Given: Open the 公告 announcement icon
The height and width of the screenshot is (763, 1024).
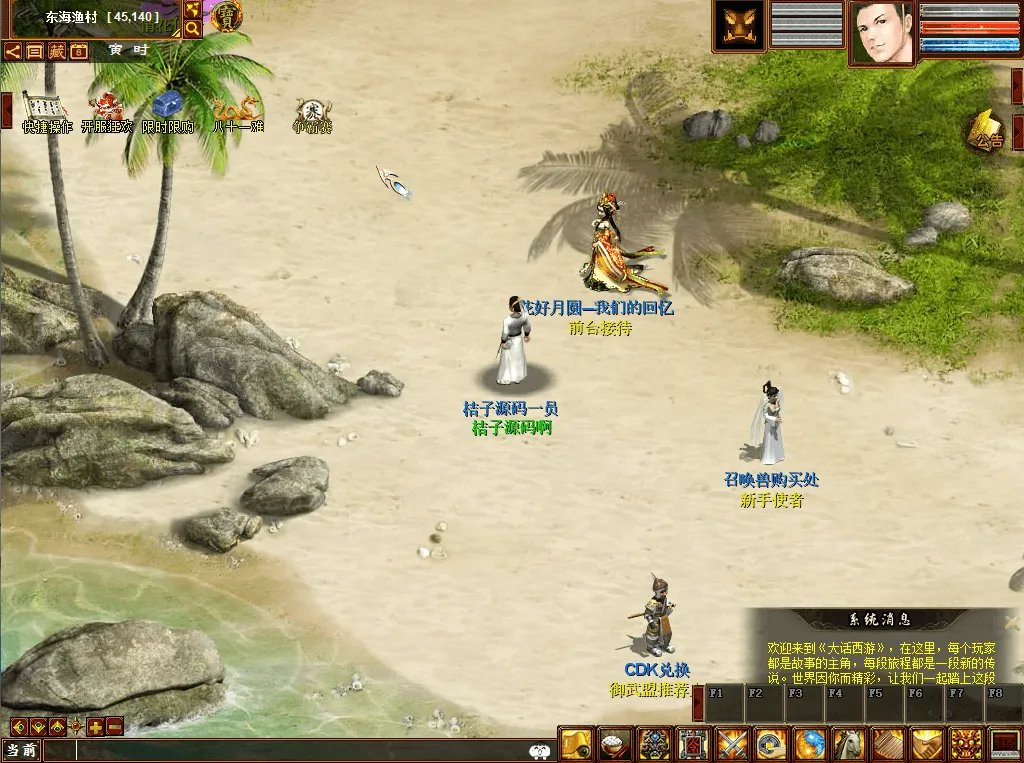Looking at the screenshot, I should click(x=986, y=133).
